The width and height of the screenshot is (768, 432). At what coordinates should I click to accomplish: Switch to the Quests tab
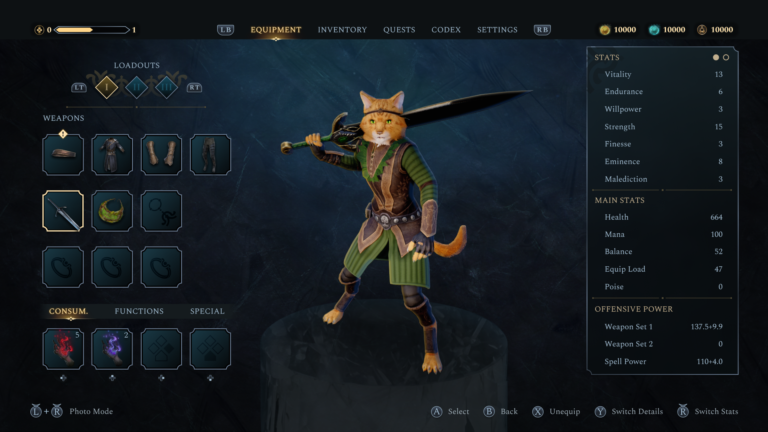click(x=399, y=30)
